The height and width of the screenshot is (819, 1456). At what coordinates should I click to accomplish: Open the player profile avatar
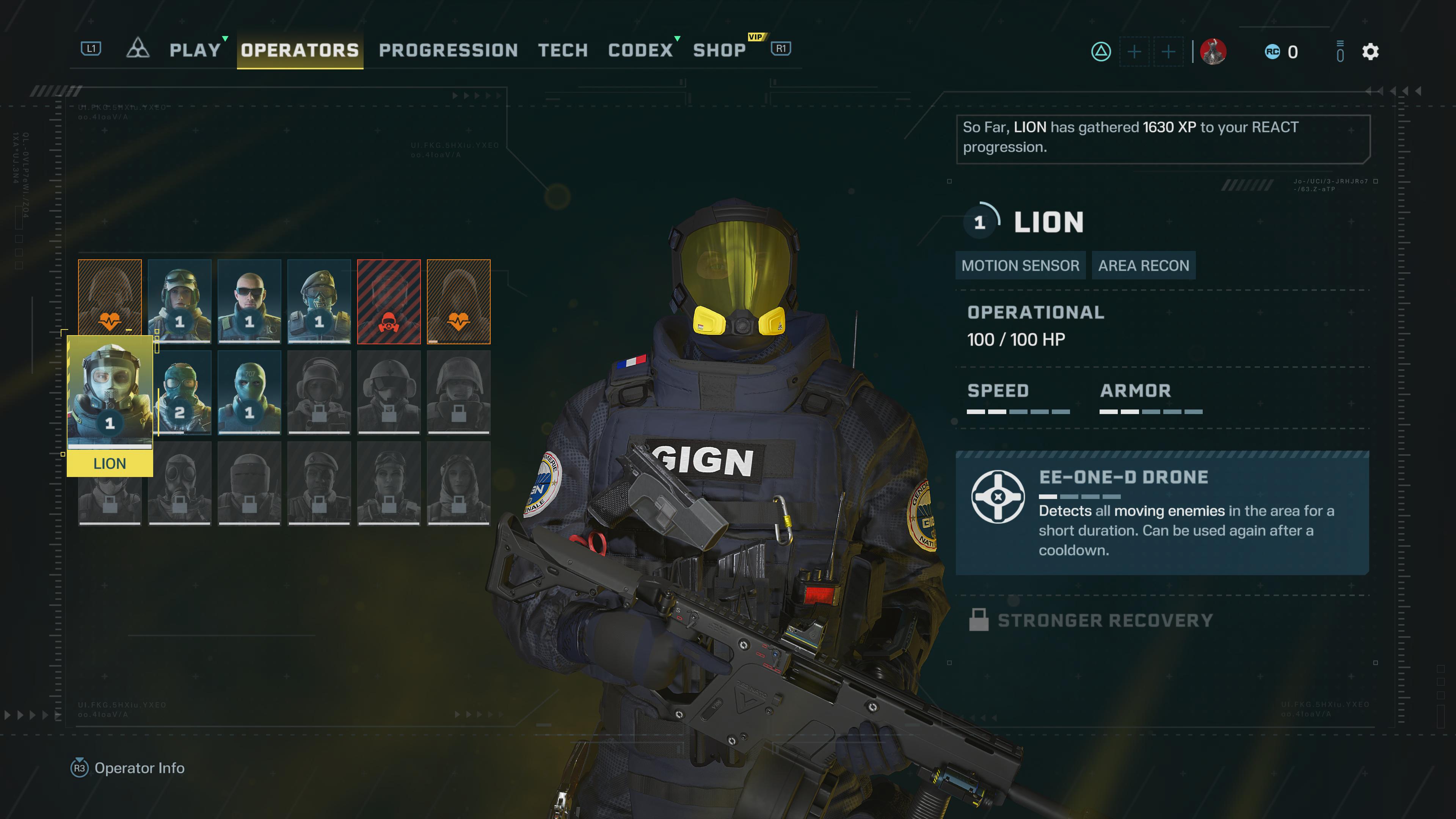point(1213,52)
